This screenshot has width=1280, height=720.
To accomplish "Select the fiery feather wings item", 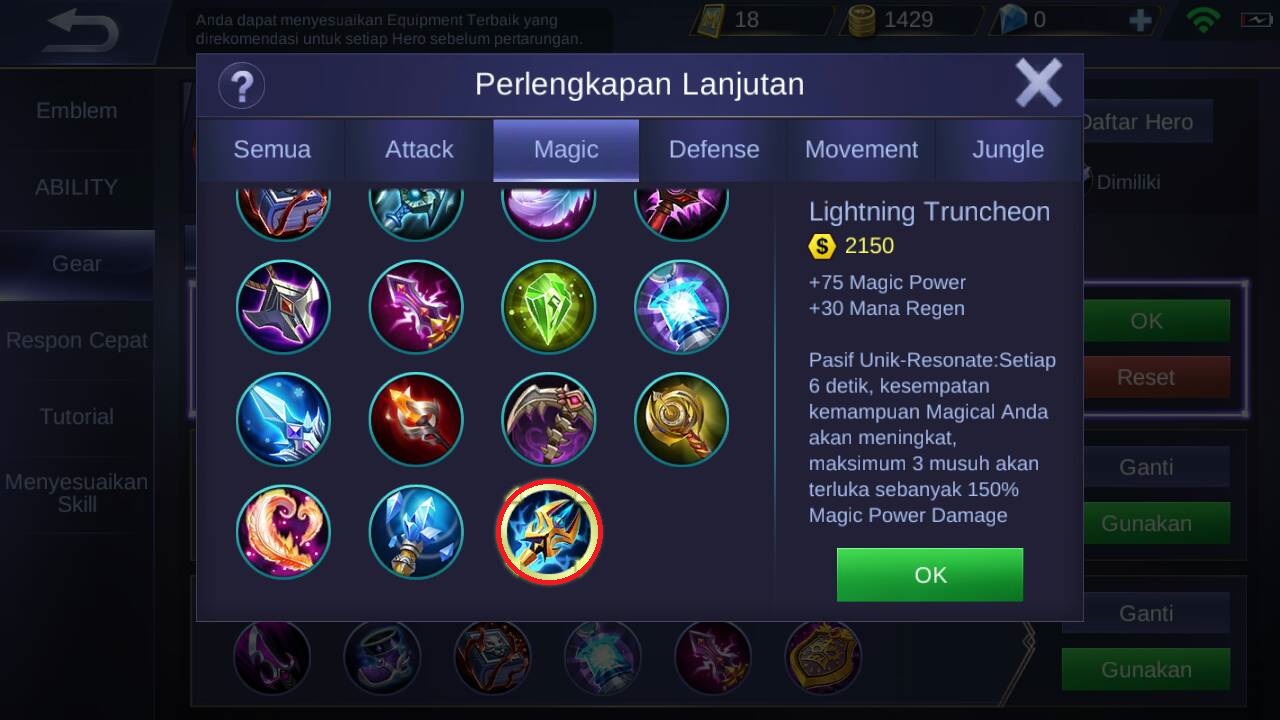I will [283, 532].
